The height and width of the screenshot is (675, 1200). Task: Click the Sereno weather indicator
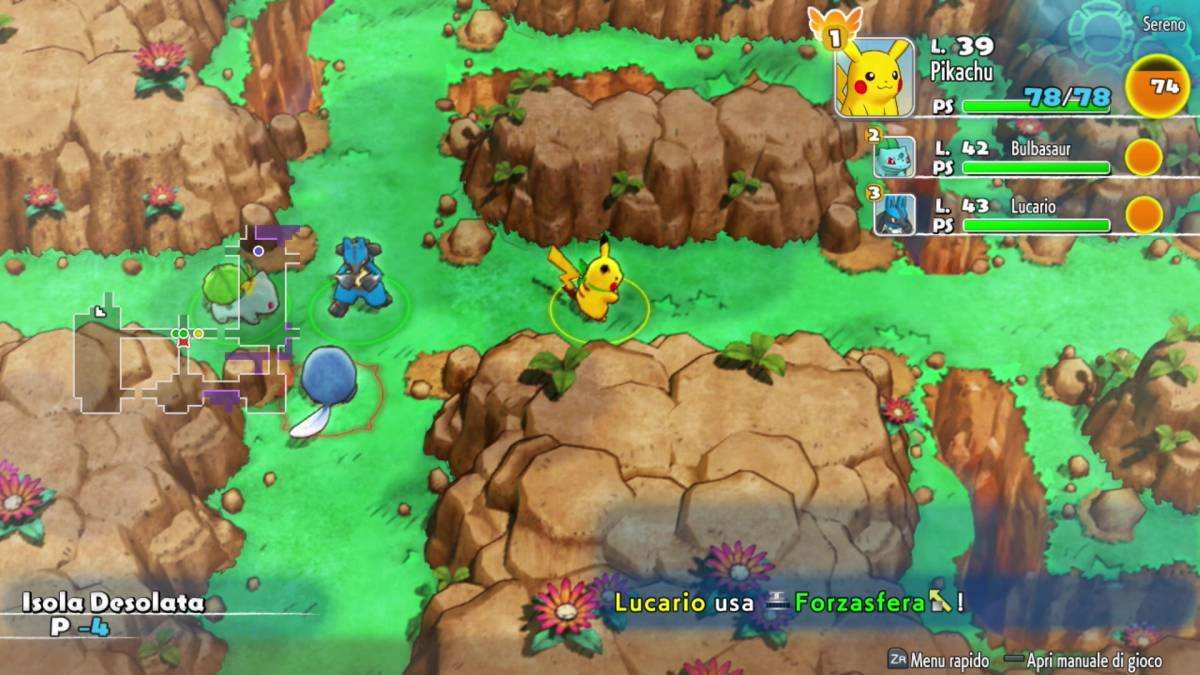click(1164, 22)
